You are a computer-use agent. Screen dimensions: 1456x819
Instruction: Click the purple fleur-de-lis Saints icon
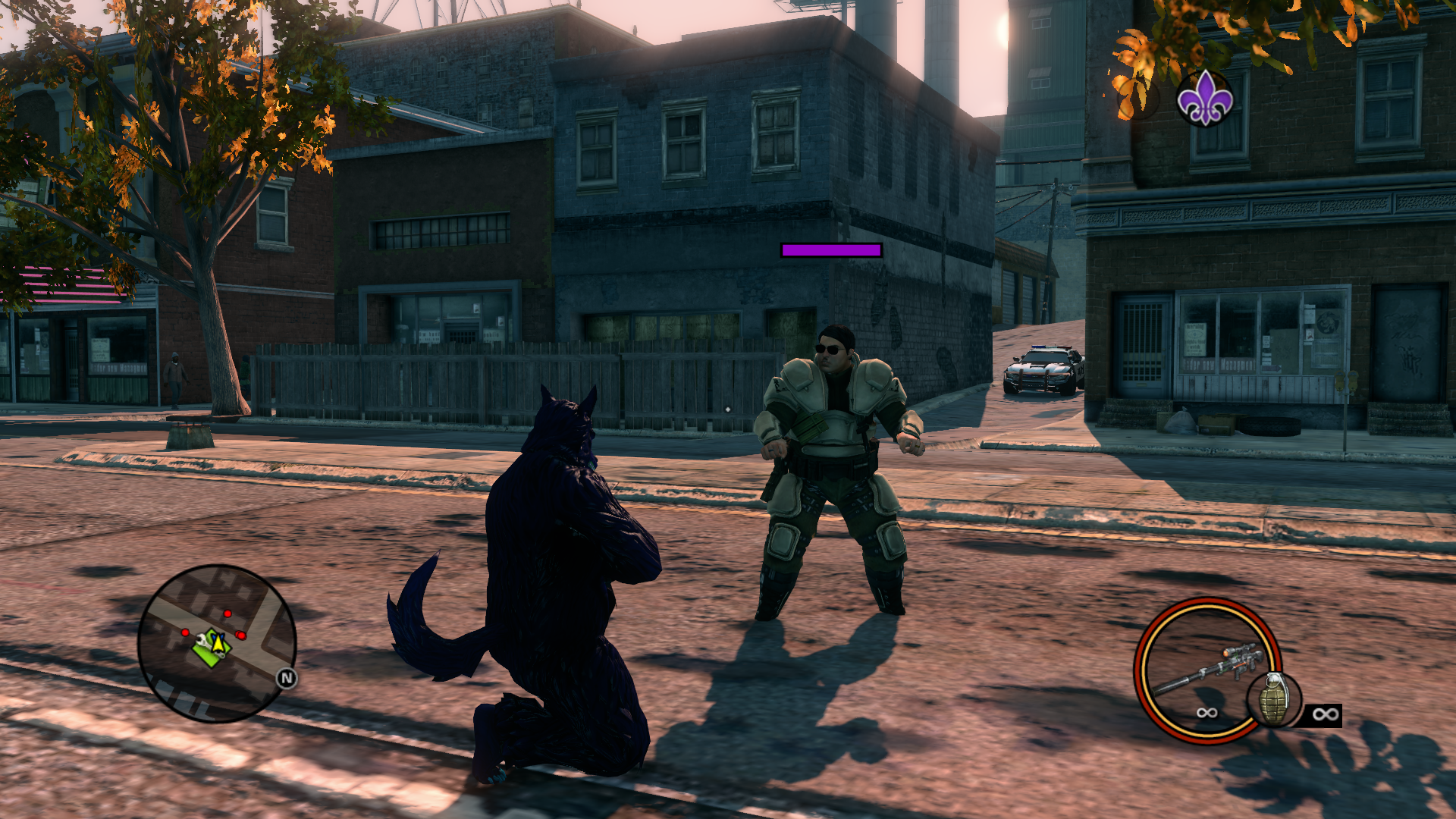(x=1204, y=99)
